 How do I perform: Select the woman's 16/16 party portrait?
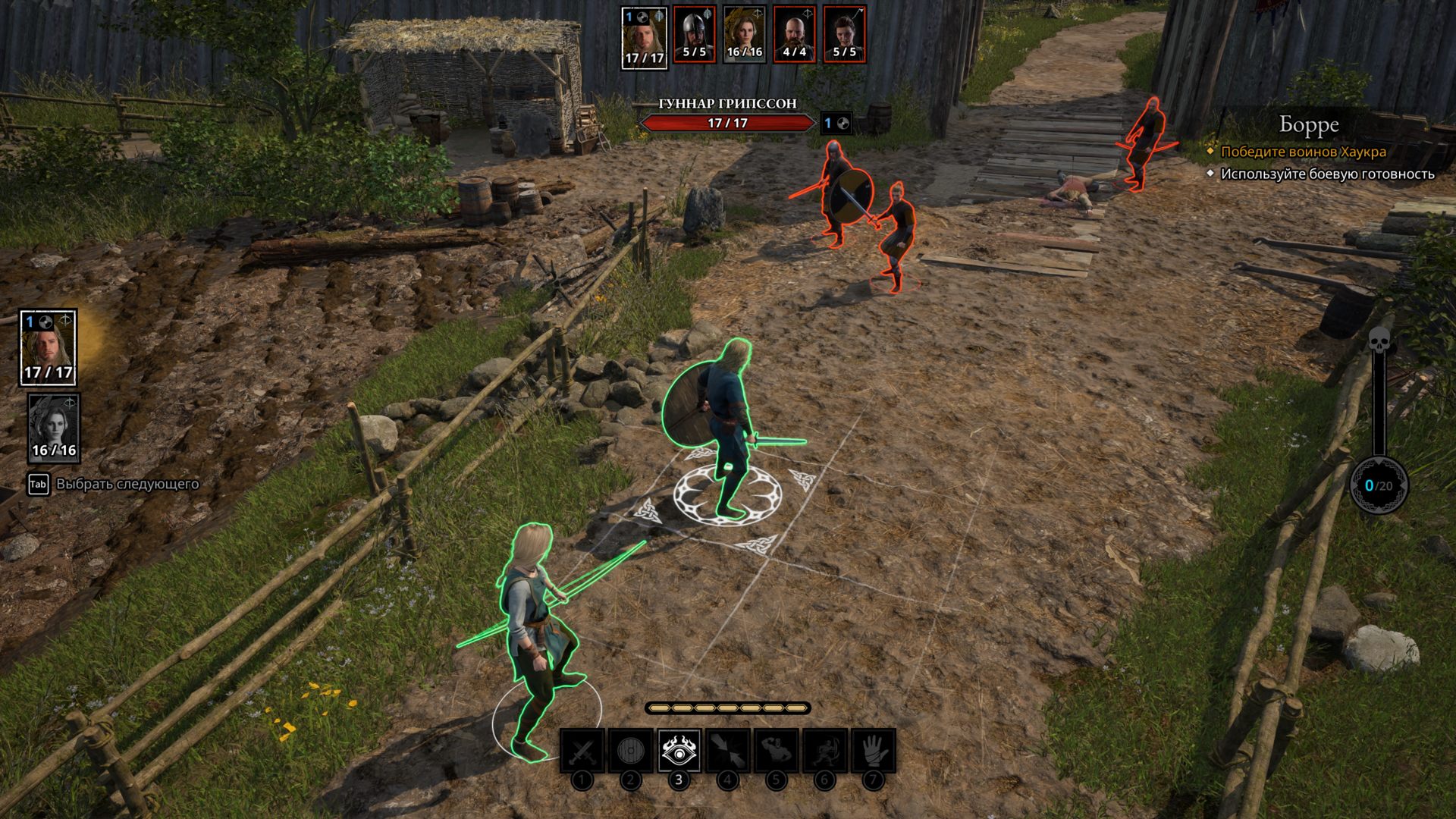(54, 427)
